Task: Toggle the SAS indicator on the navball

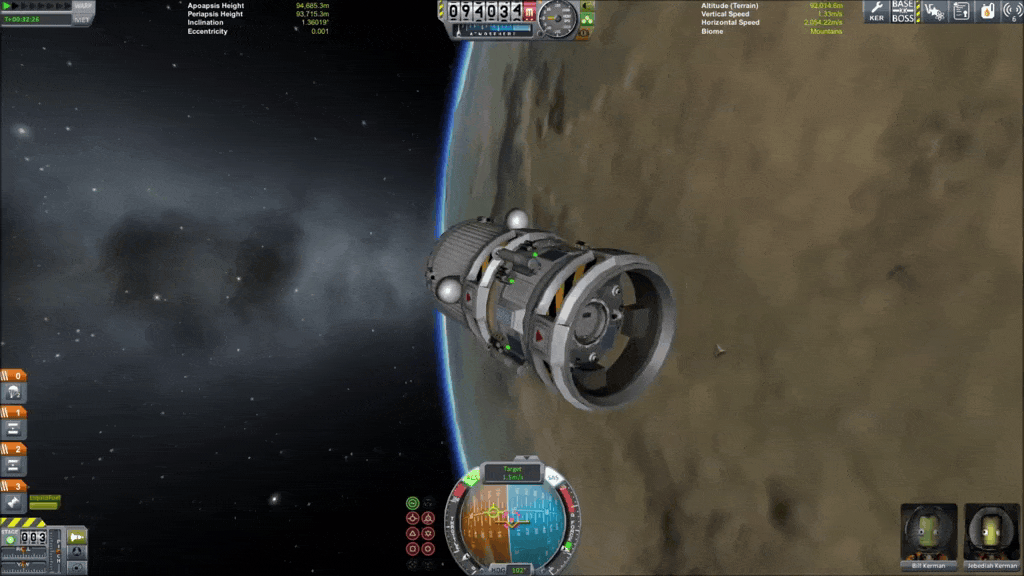Action: point(553,479)
